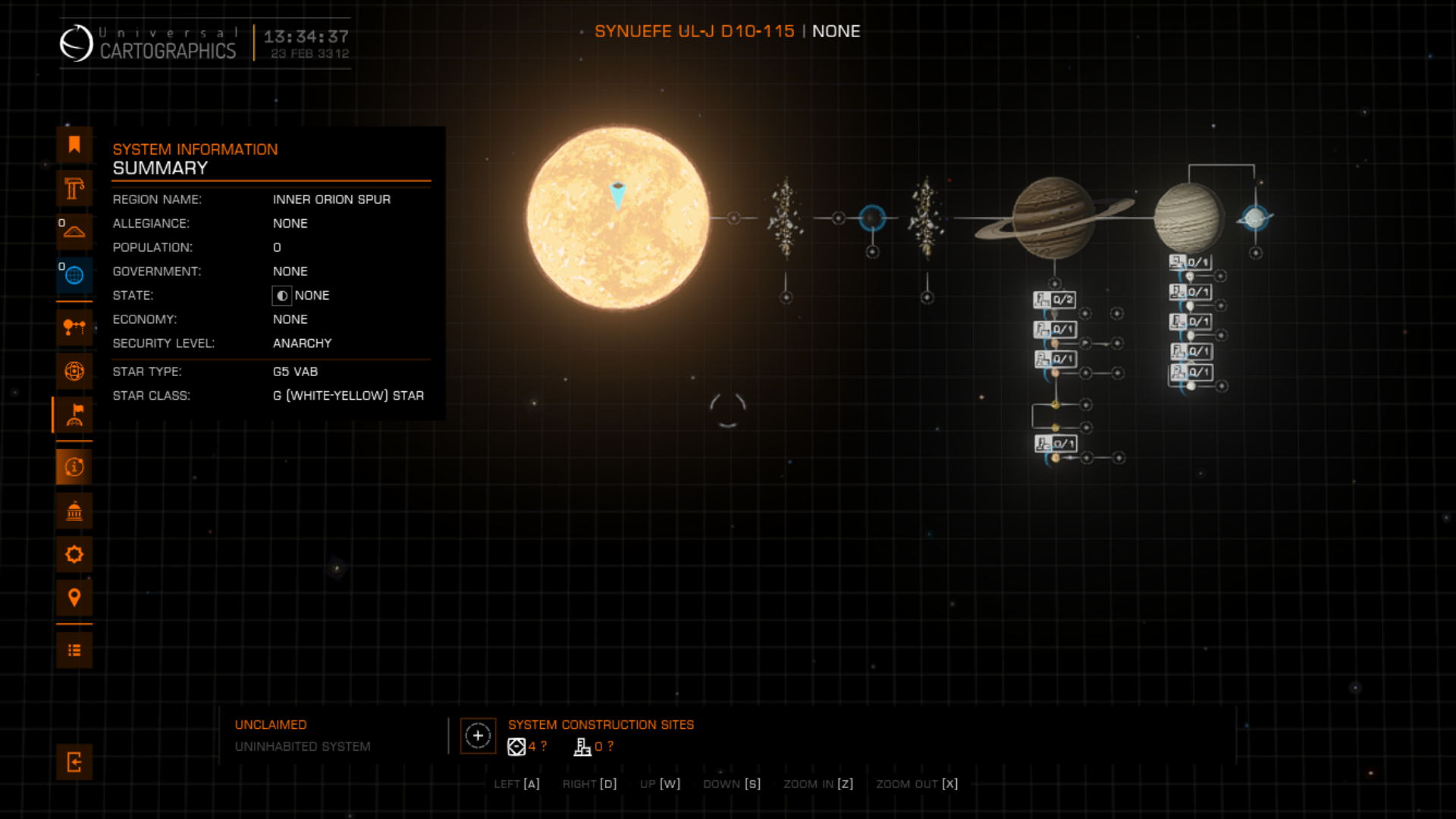This screenshot has width=1456, height=819.
Task: Open the bookmark icon in the sidebar
Action: click(x=74, y=145)
